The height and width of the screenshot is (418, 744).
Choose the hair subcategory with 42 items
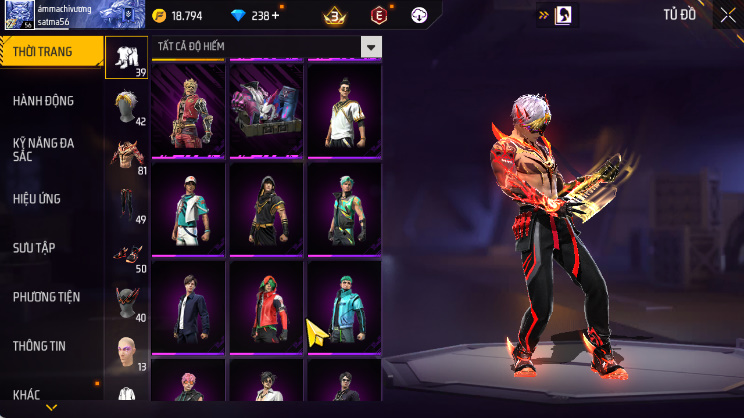click(x=127, y=107)
